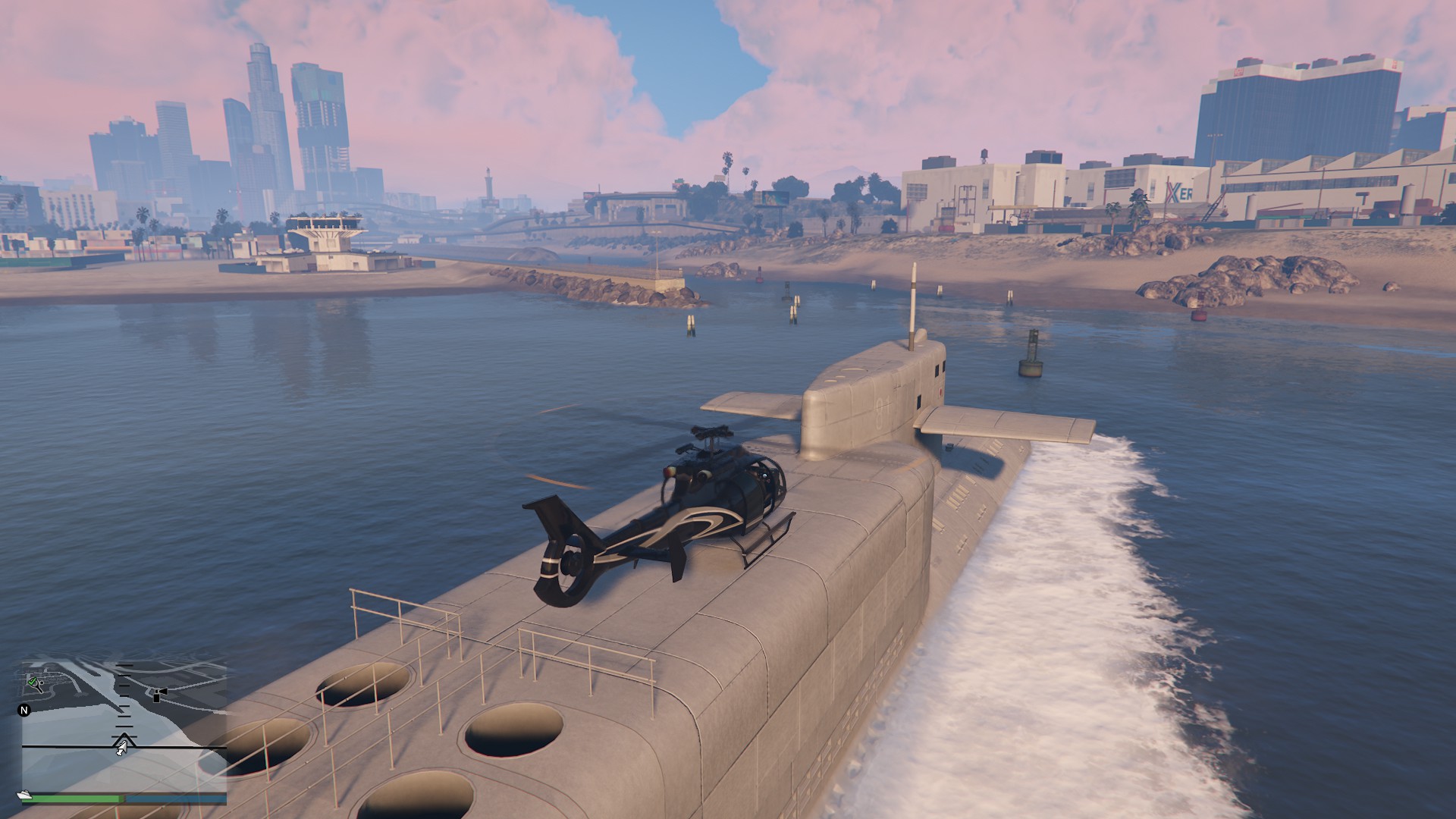1456x819 pixels.
Task: Click the yacht icon beside the health bar
Action: point(24,795)
